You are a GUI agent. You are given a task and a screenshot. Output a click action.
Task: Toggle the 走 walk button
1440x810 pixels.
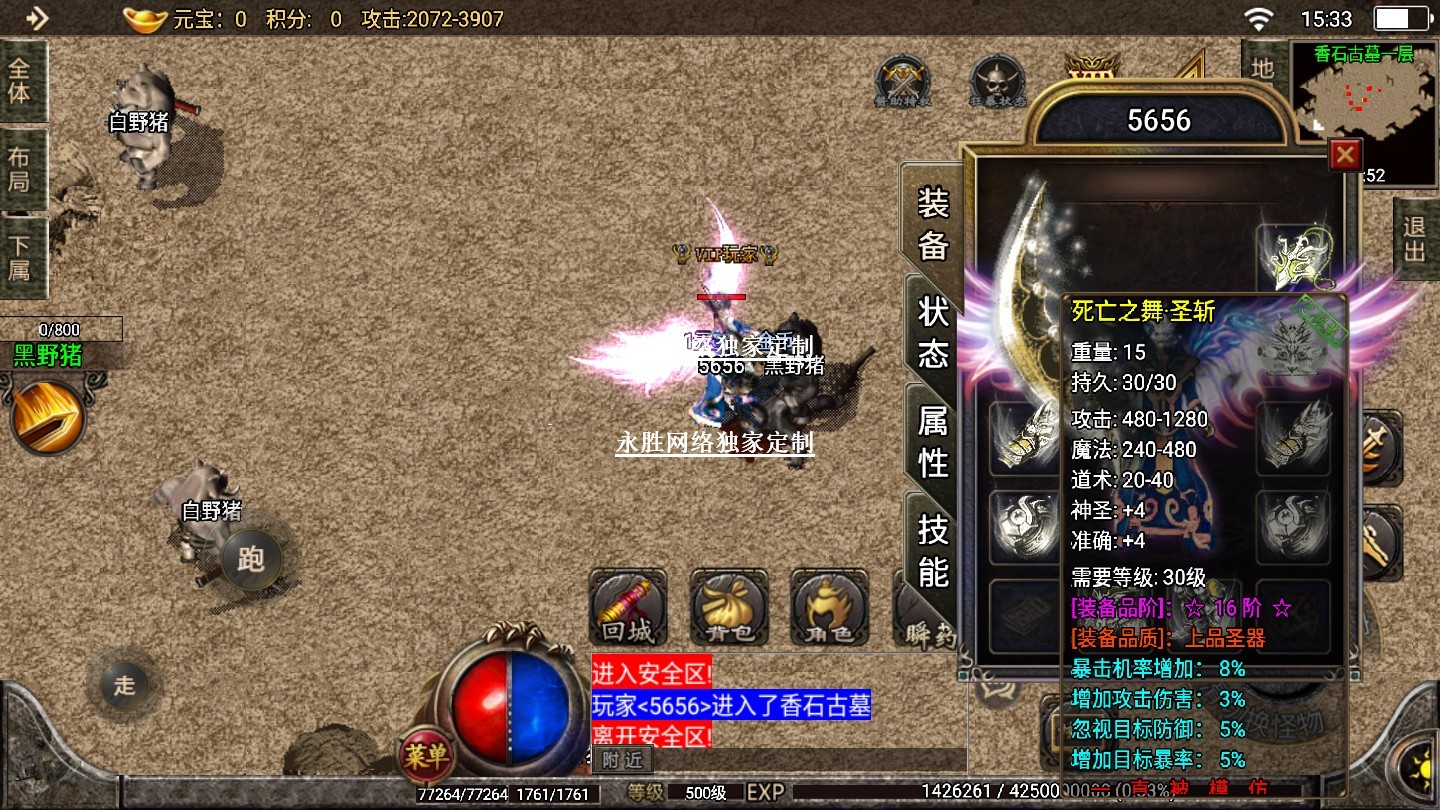coord(124,686)
